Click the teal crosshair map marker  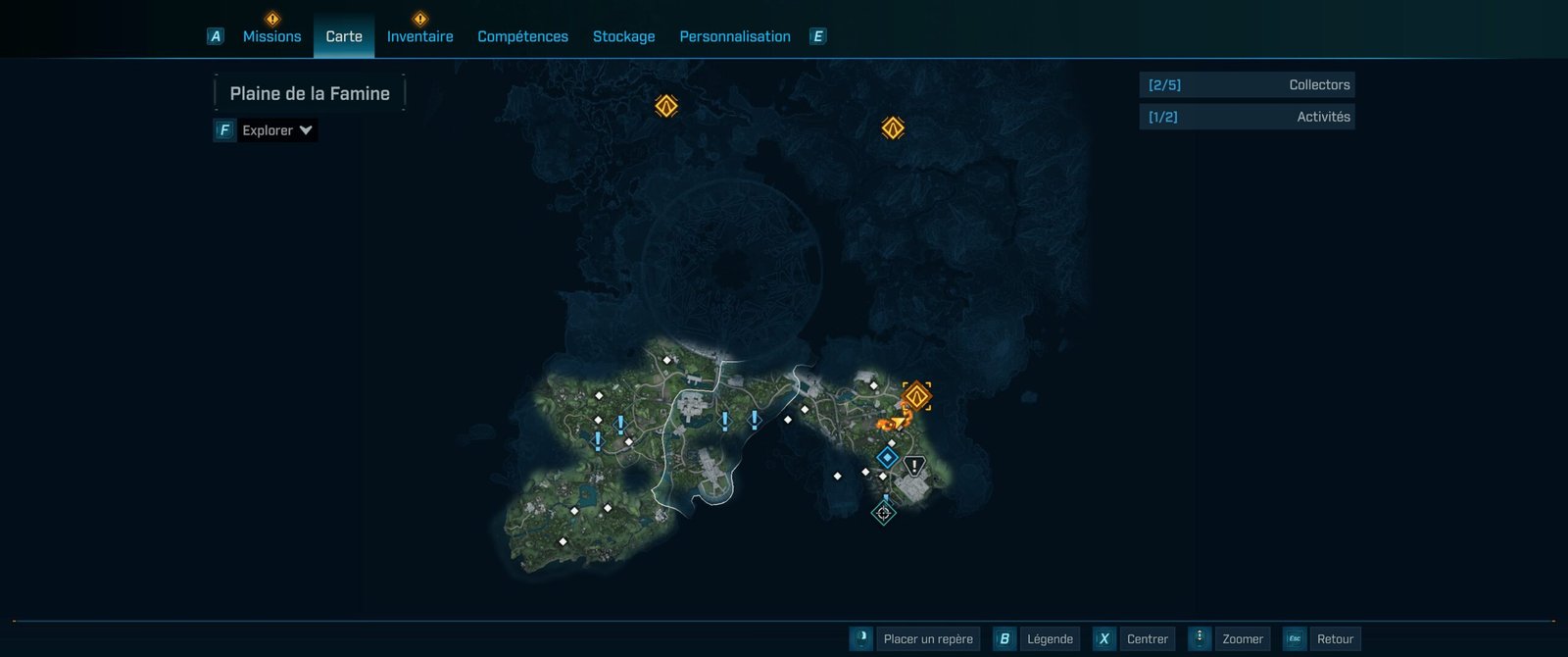coord(883,513)
